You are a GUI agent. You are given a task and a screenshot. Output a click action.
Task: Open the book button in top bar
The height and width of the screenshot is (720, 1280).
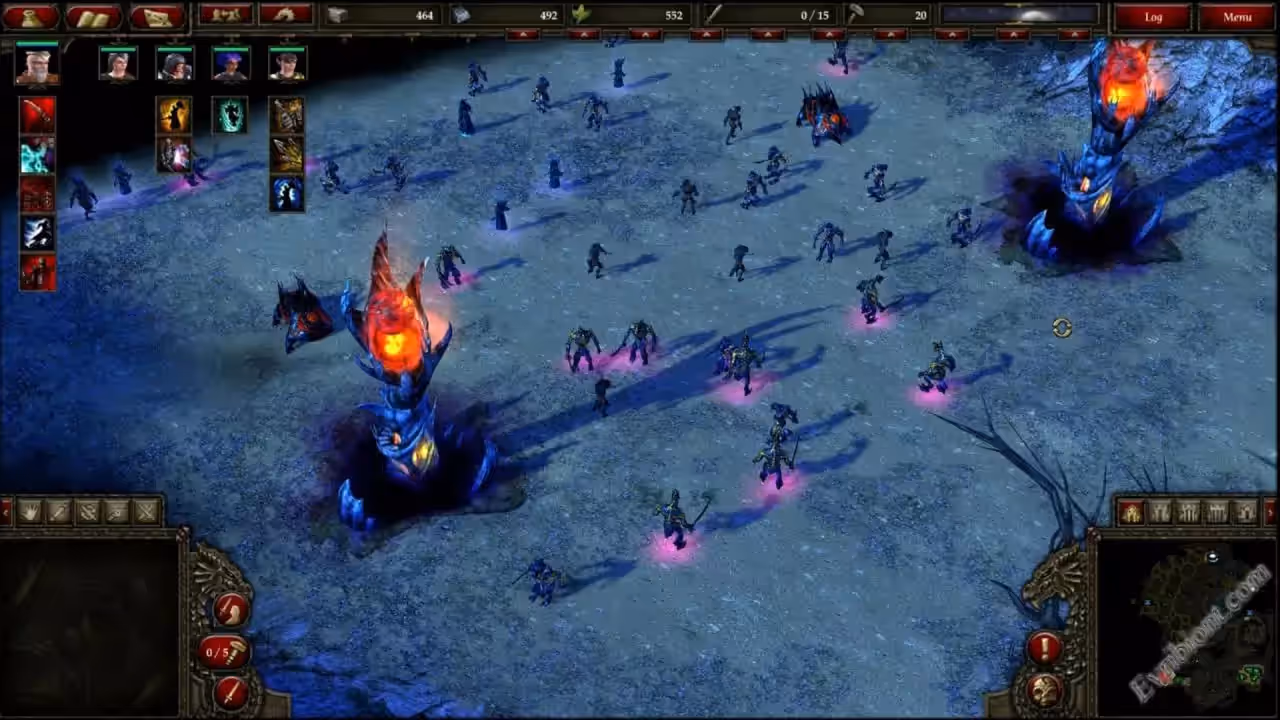click(93, 16)
